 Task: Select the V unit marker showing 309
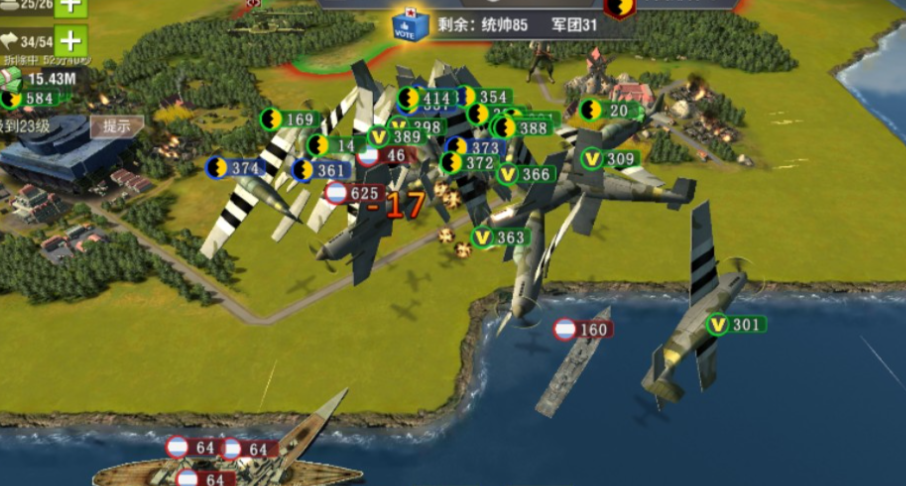pyautogui.click(x=609, y=159)
